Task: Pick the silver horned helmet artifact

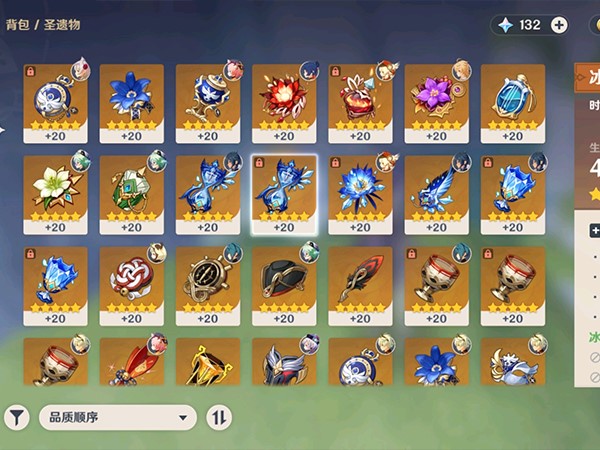Action: point(283,362)
